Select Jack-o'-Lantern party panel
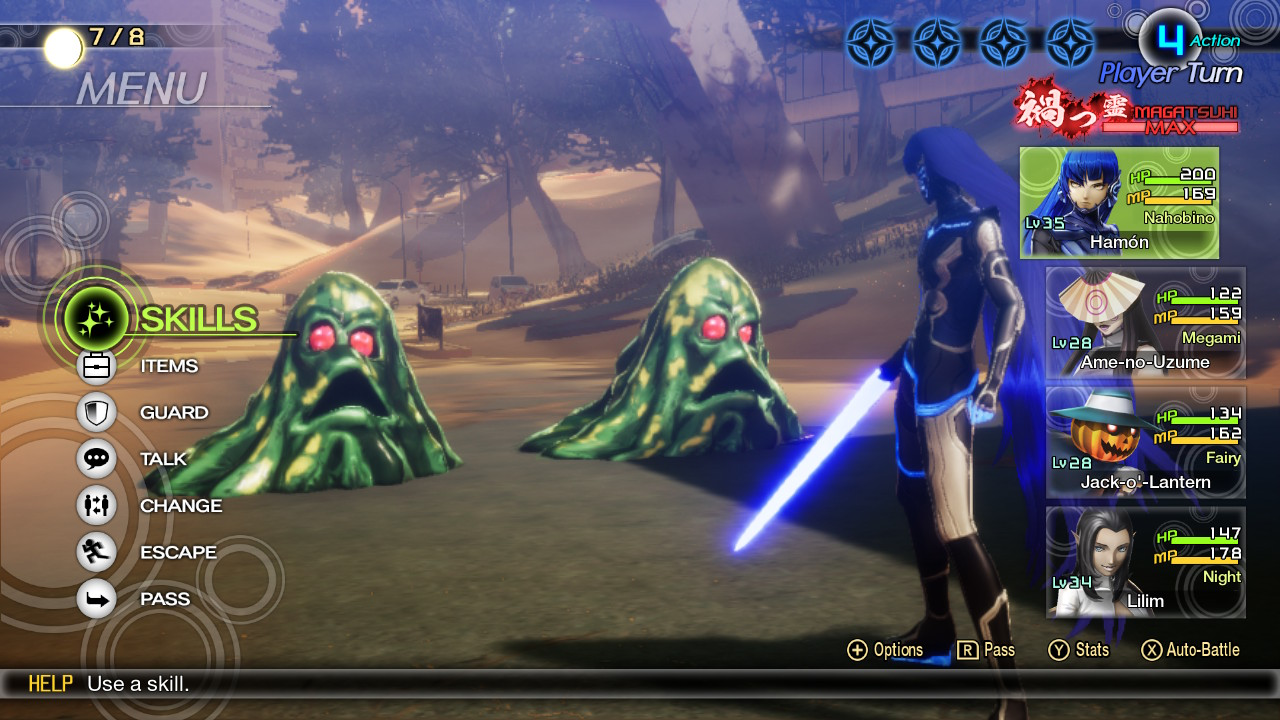Image resolution: width=1280 pixels, height=720 pixels. [1145, 442]
